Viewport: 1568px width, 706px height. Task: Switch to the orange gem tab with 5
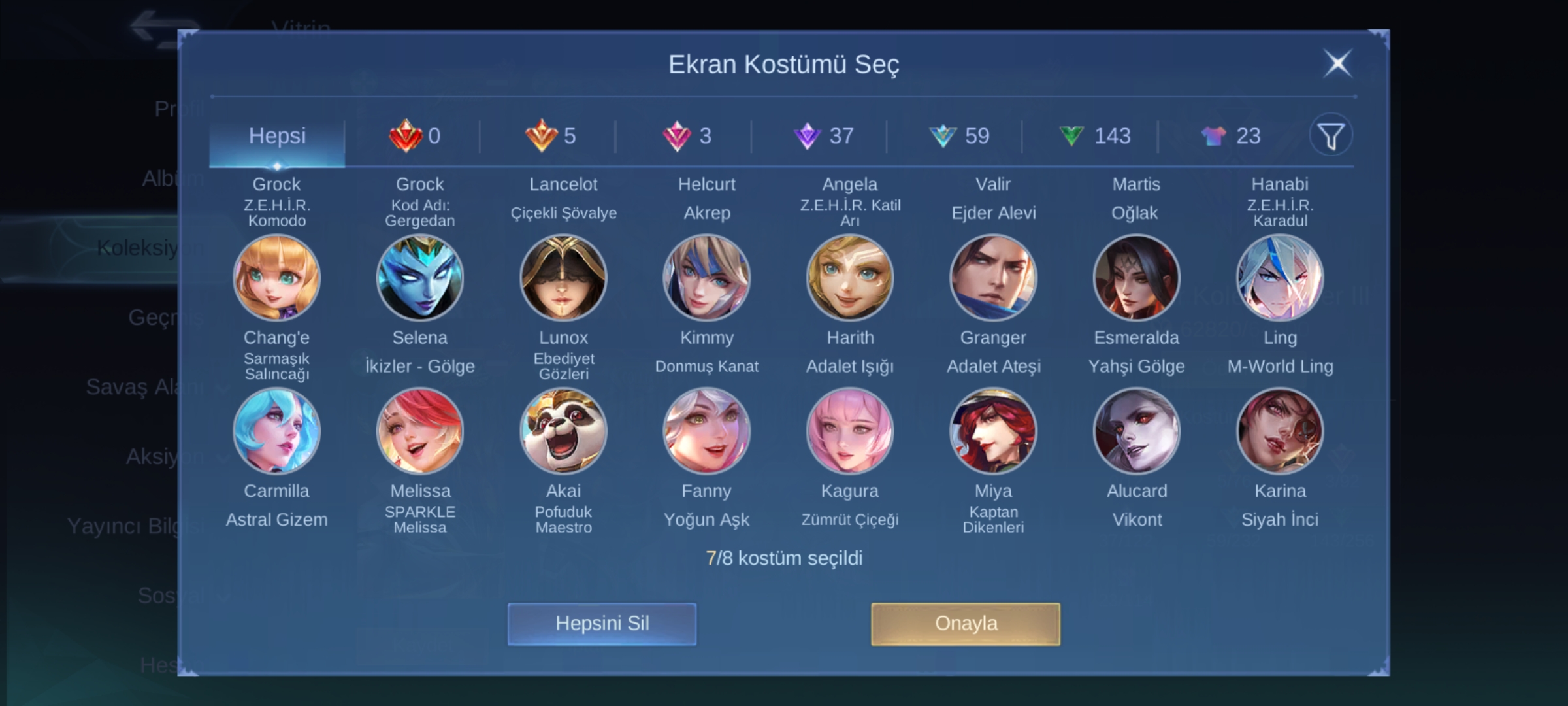550,136
